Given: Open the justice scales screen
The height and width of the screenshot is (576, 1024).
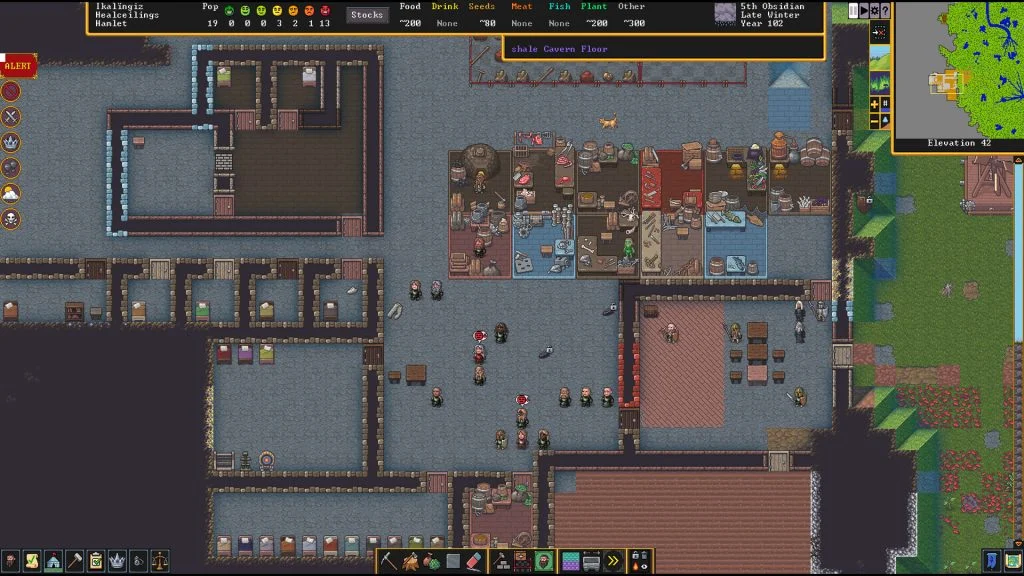Looking at the screenshot, I should point(159,561).
